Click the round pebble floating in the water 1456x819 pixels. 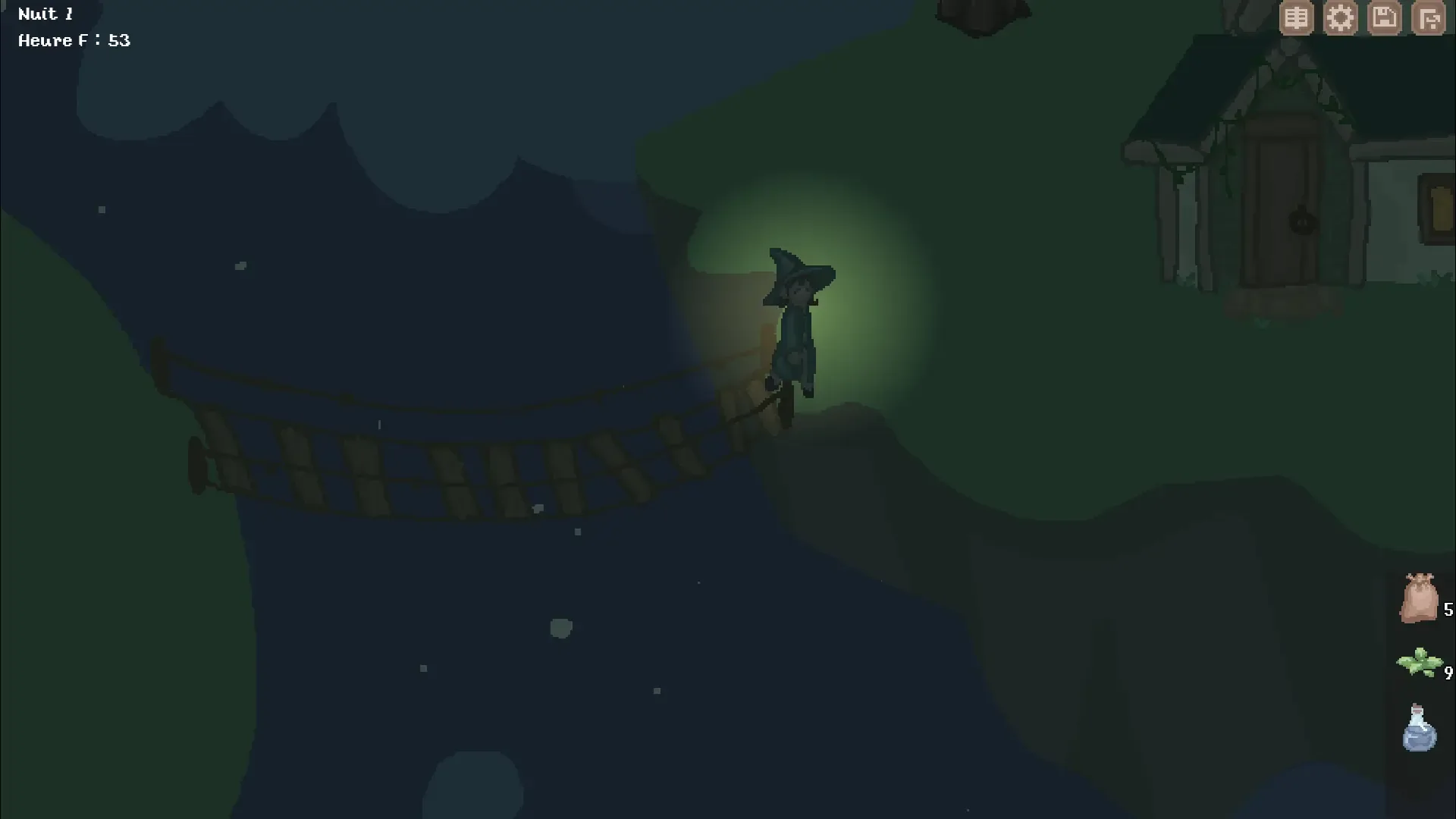(561, 627)
